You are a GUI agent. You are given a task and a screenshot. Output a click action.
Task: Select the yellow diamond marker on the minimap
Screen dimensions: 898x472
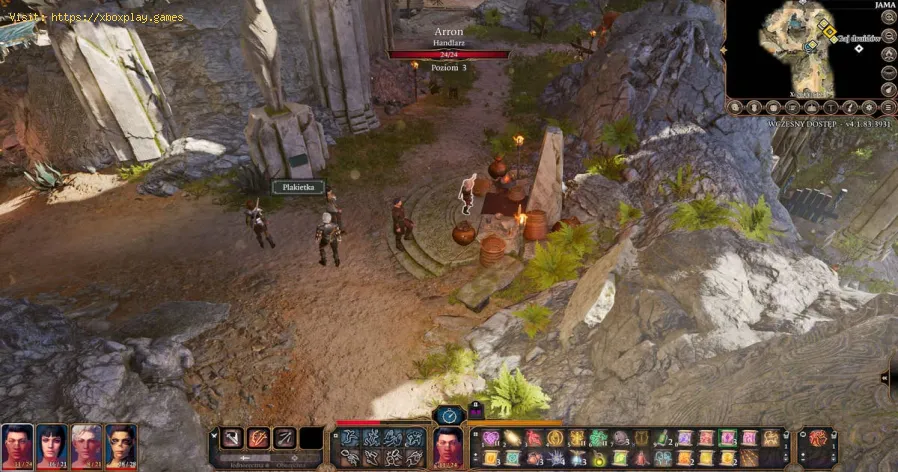[x=828, y=33]
